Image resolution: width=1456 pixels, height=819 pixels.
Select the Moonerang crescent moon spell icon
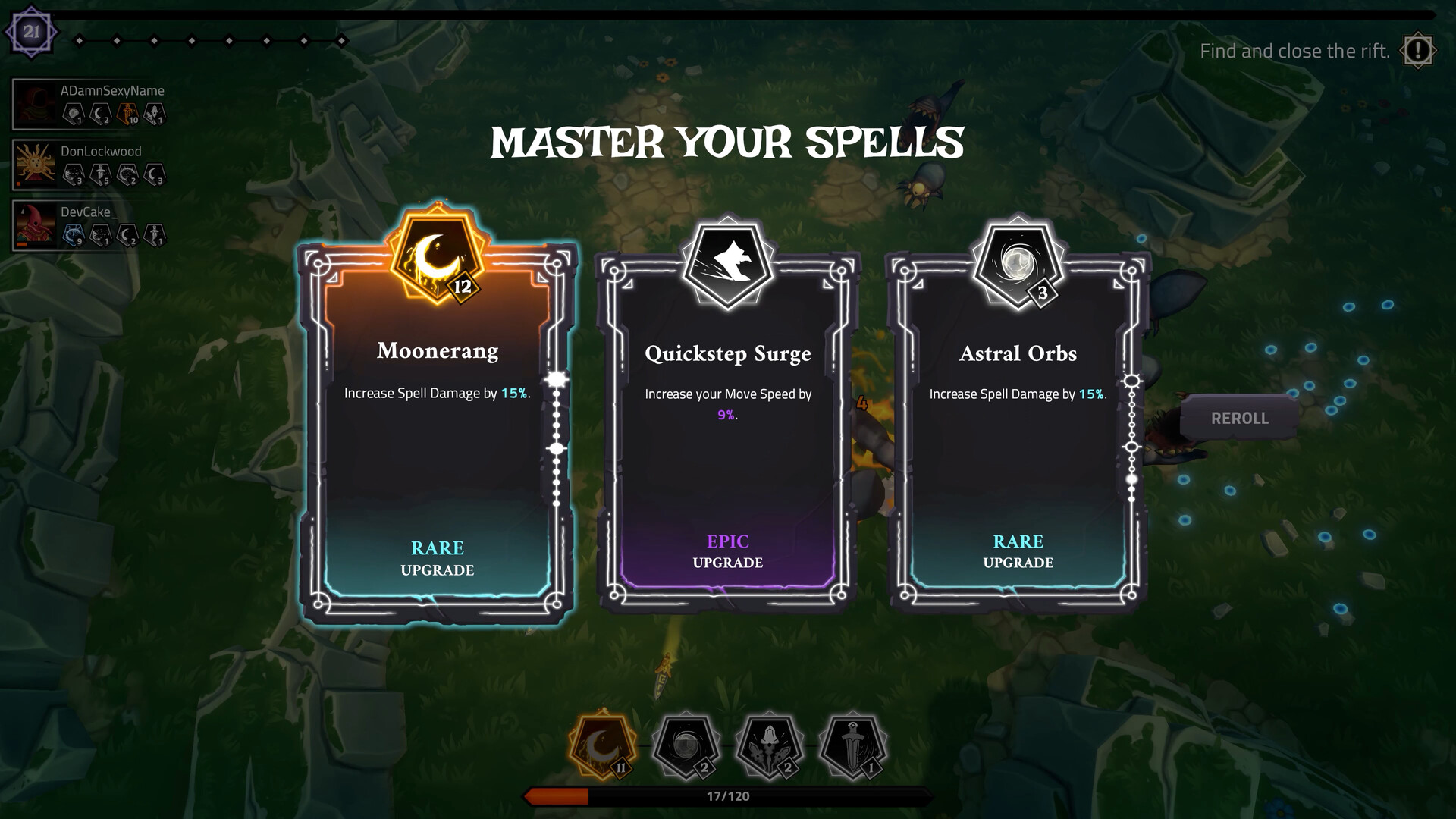(436, 258)
